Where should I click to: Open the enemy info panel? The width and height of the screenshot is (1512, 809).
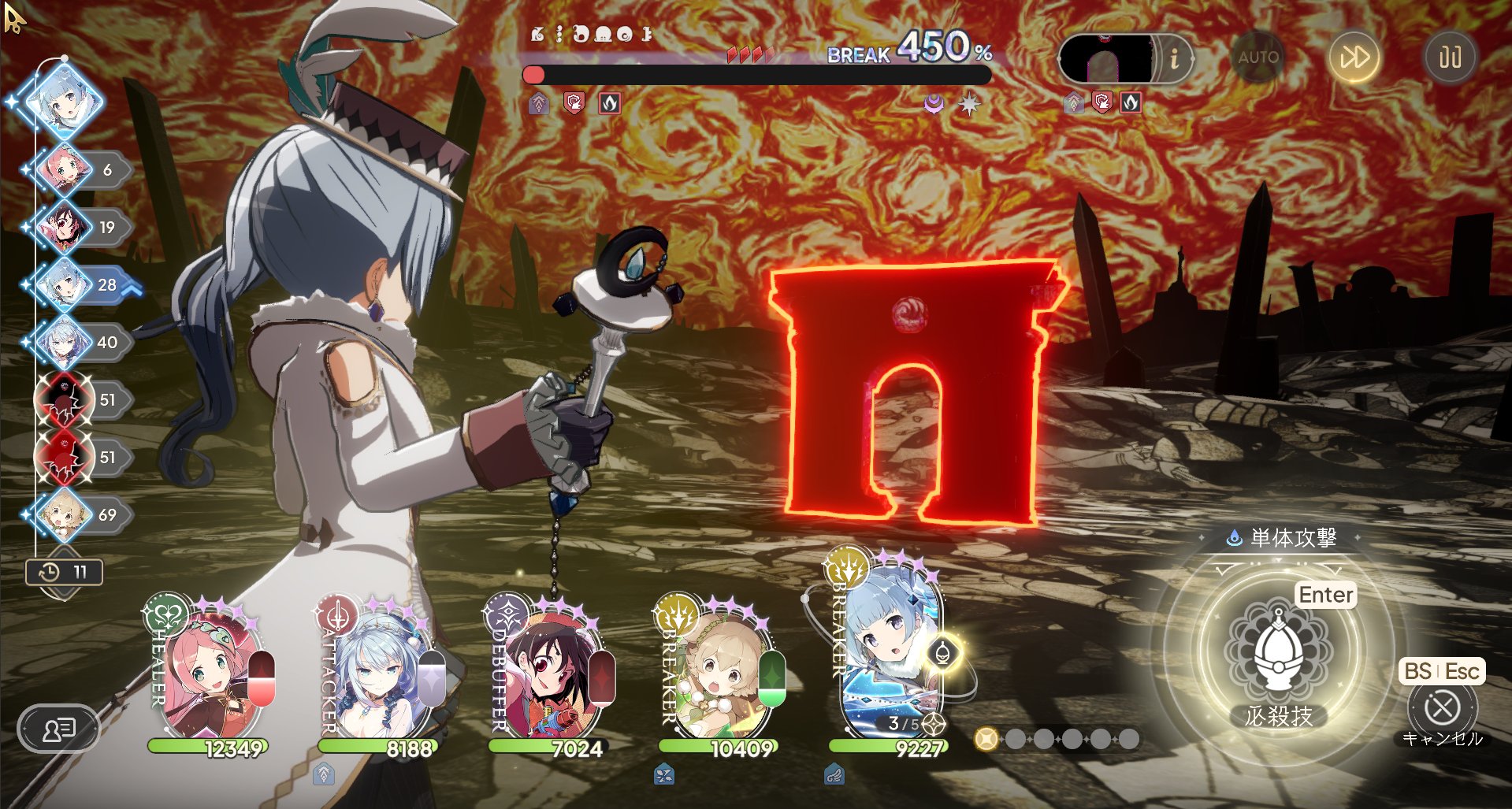tap(1174, 58)
